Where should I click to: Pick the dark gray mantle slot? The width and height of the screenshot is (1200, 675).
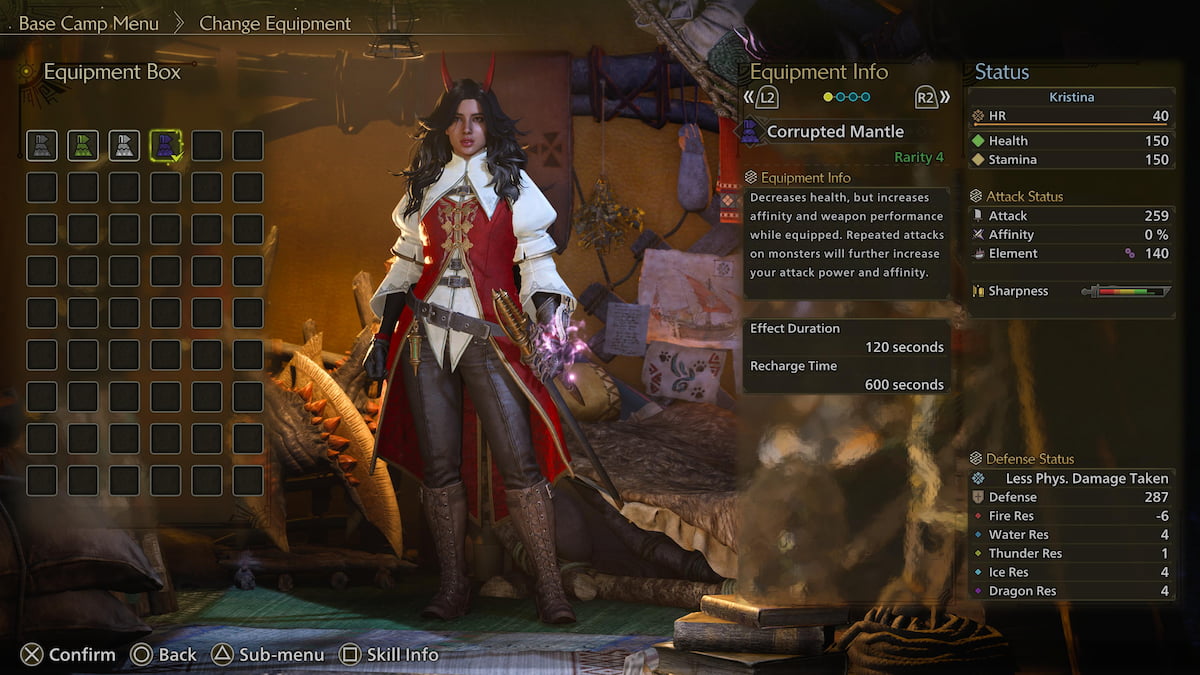pyautogui.click(x=42, y=146)
